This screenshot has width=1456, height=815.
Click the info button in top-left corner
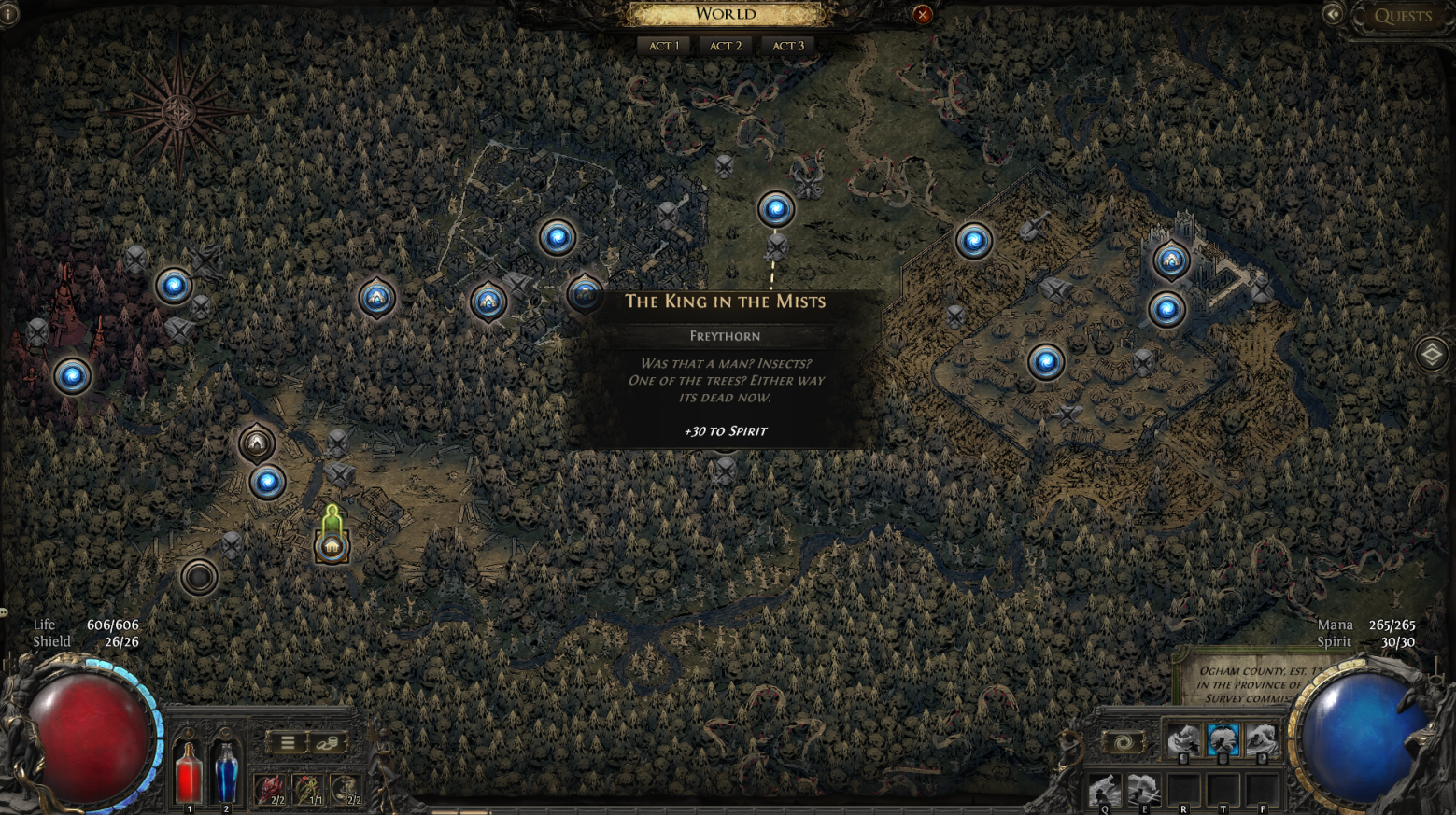[8, 13]
